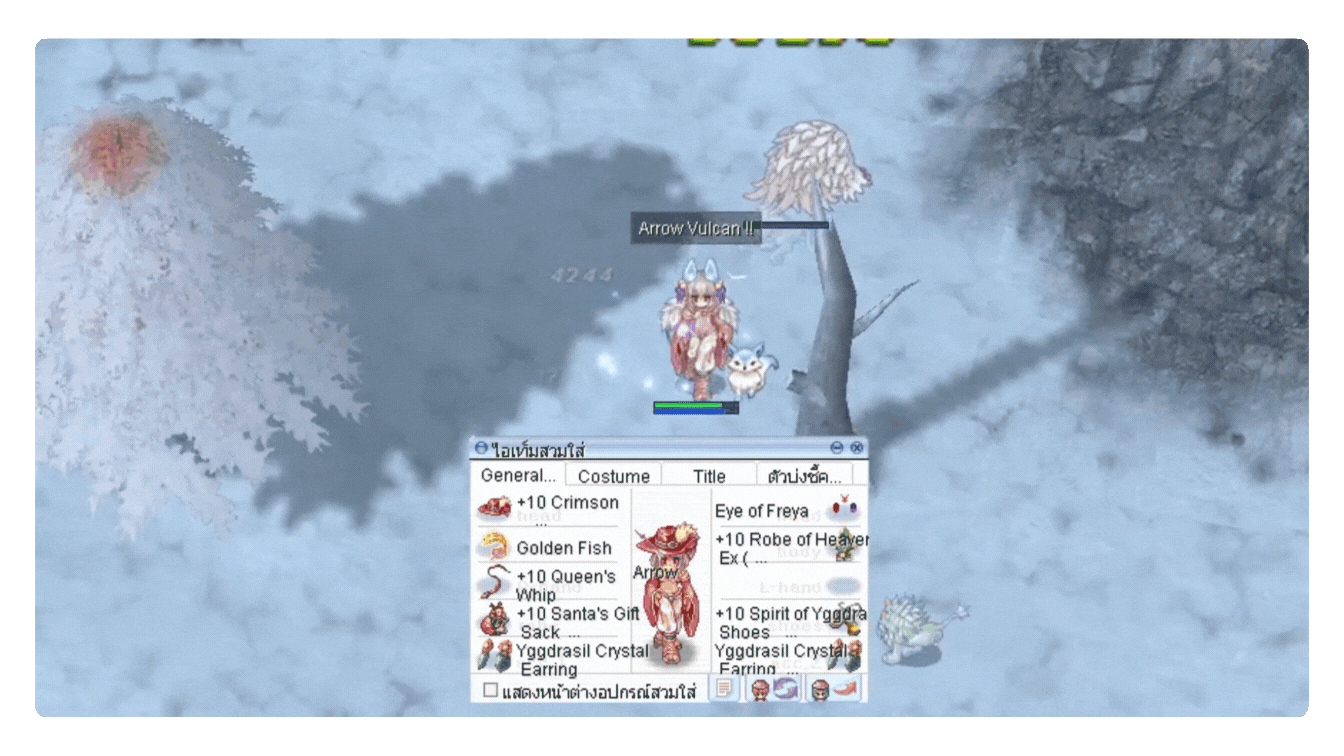Select the Eye of Freya slot
This screenshot has width=1344, height=756.
pyautogui.click(x=786, y=511)
